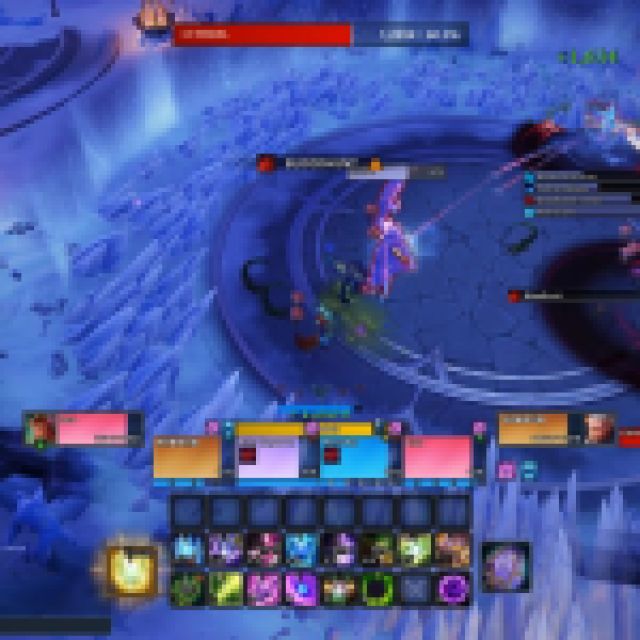Image resolution: width=640 pixels, height=640 pixels.
Task: Trigger the yellow-green slash ability icon
Action: click(x=224, y=587)
